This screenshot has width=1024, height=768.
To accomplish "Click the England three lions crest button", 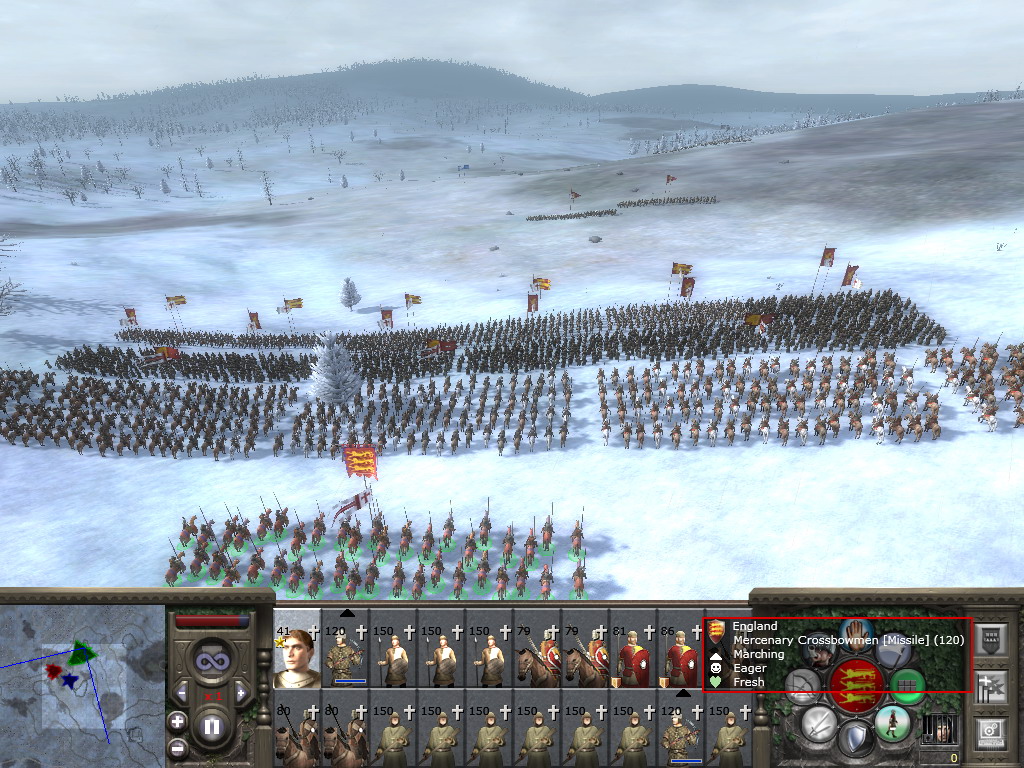I will (x=855, y=684).
